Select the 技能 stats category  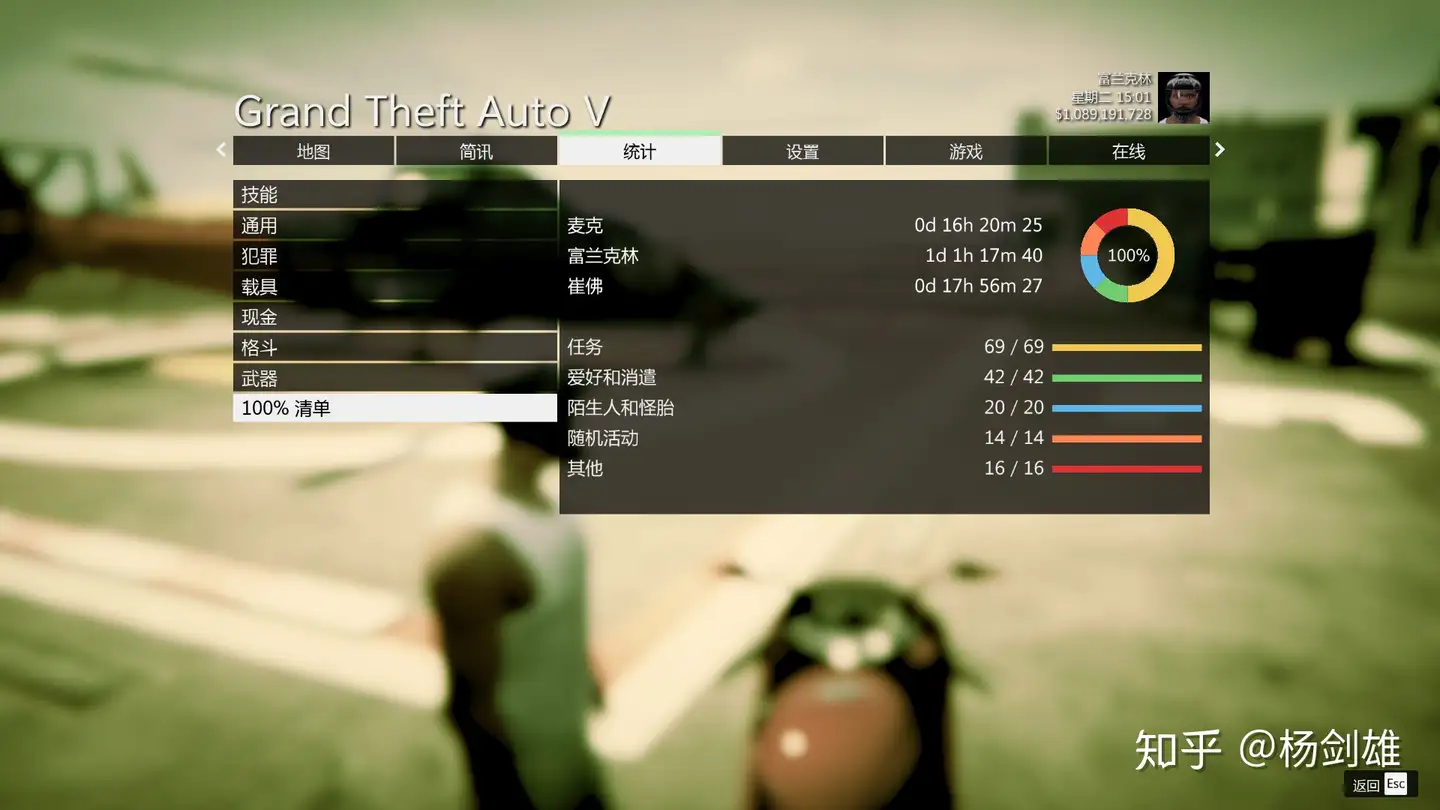[x=394, y=194]
